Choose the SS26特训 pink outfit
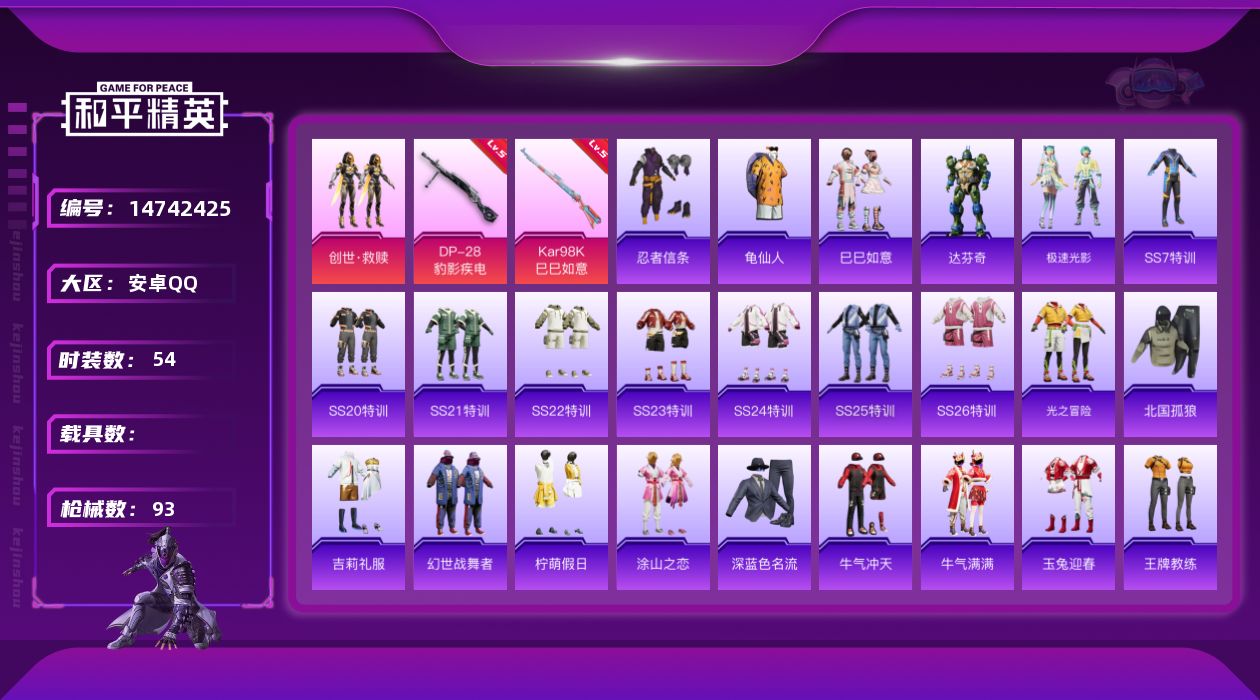This screenshot has height=700, width=1260. click(967, 364)
